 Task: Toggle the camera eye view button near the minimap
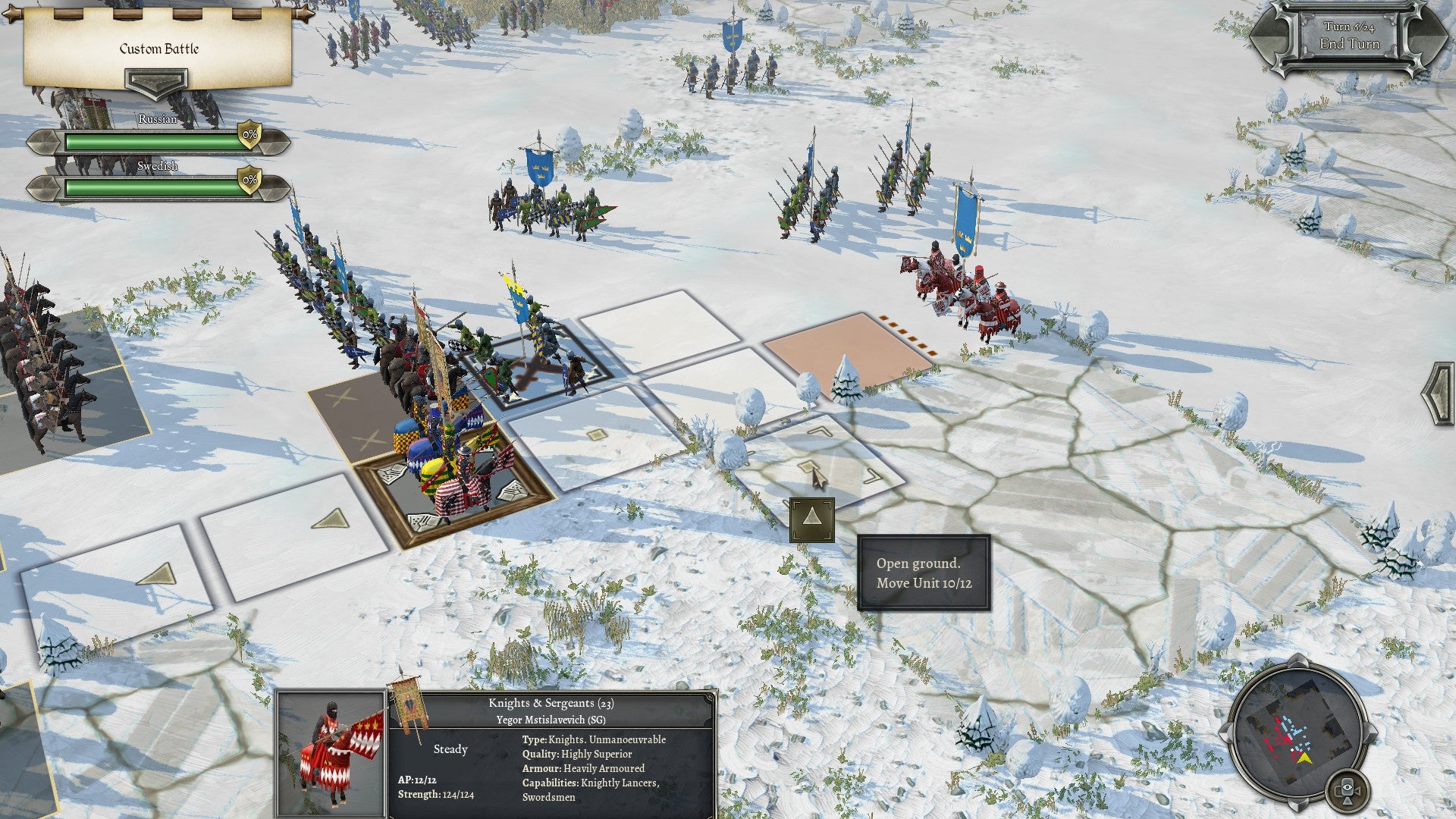1348,790
